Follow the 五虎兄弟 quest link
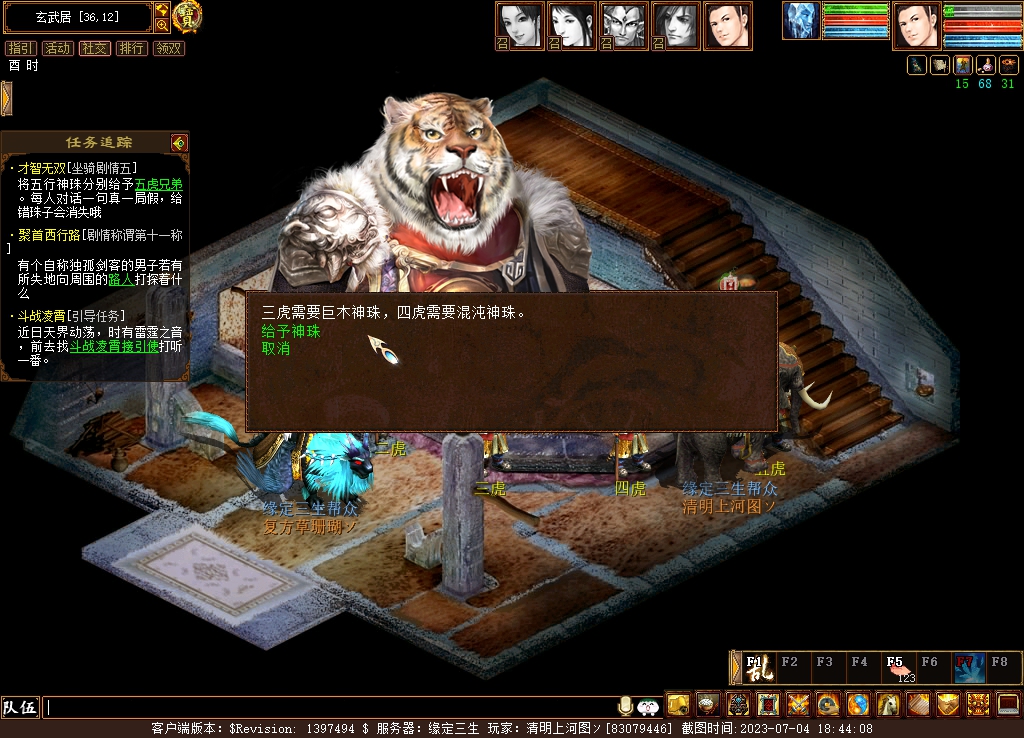Screen dimensions: 1024x738 coord(159,184)
